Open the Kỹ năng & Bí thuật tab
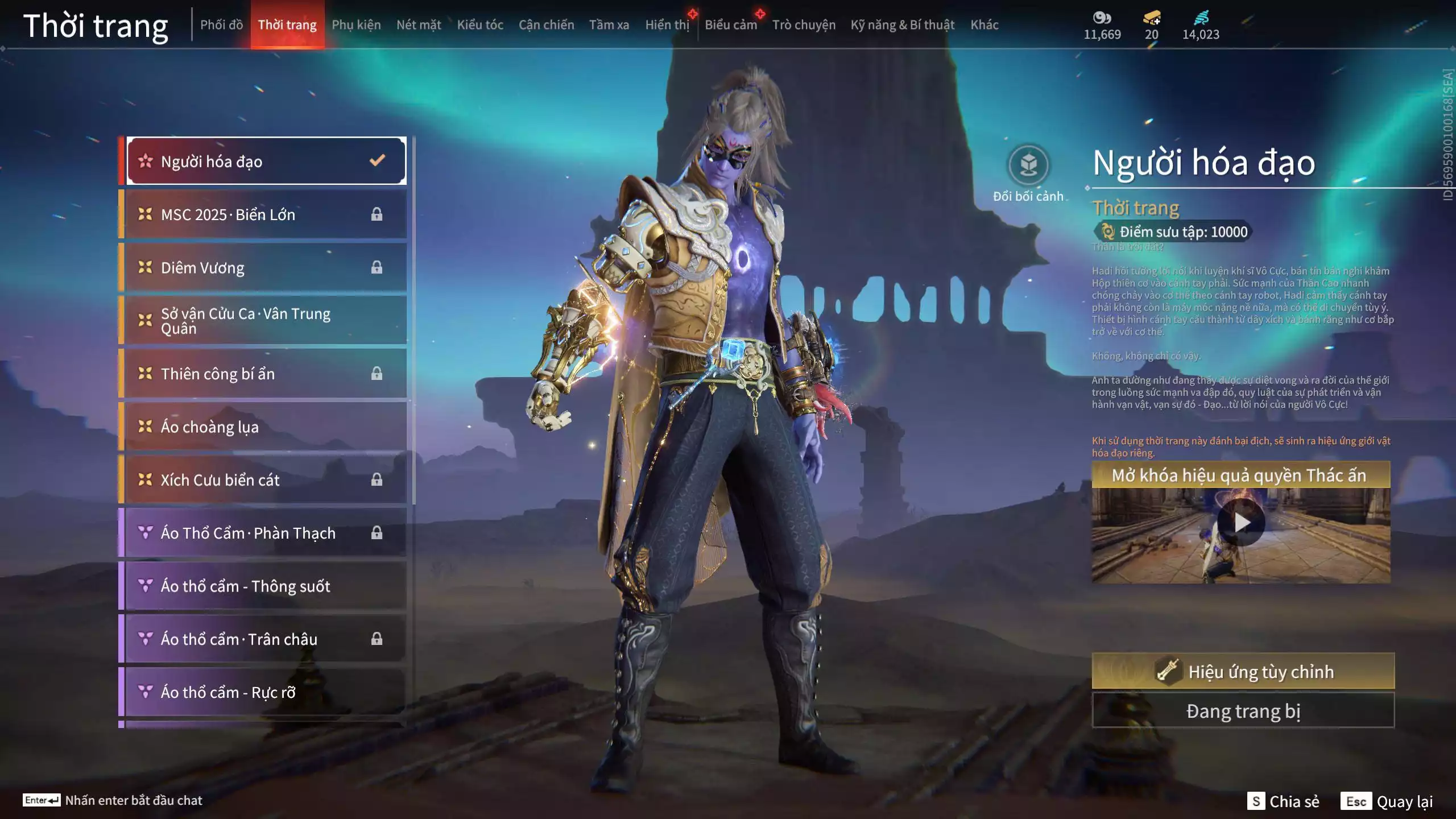Viewport: 1456px width, 819px height. pos(902,25)
